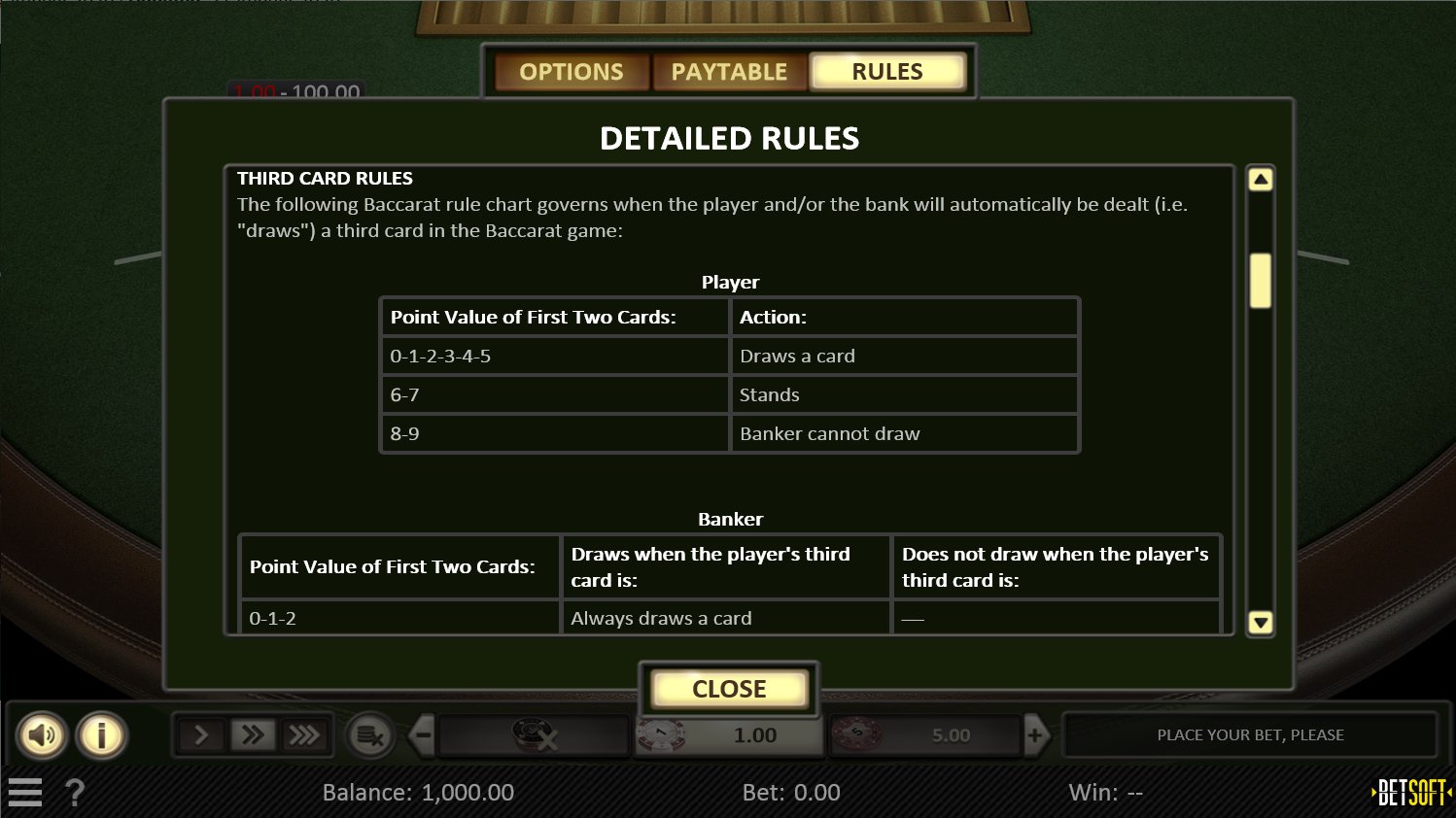Screen dimensions: 1456x818
Task: Click the 'Place your bet, please' message bar
Action: (1250, 735)
